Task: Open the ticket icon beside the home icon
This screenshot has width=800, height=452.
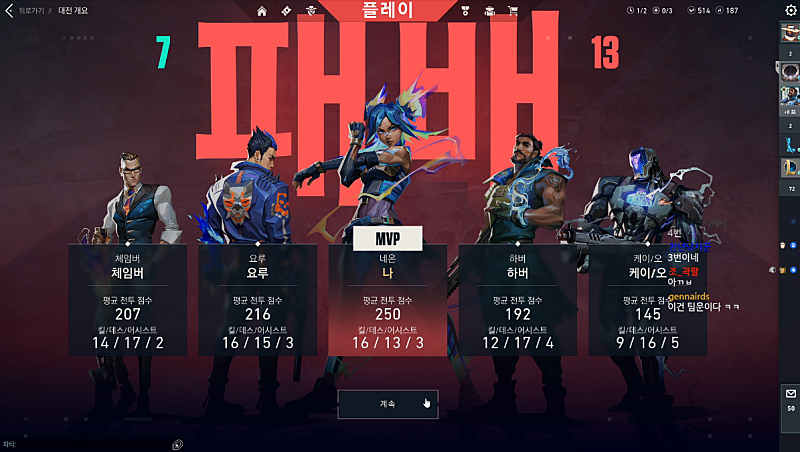Action: (x=286, y=11)
